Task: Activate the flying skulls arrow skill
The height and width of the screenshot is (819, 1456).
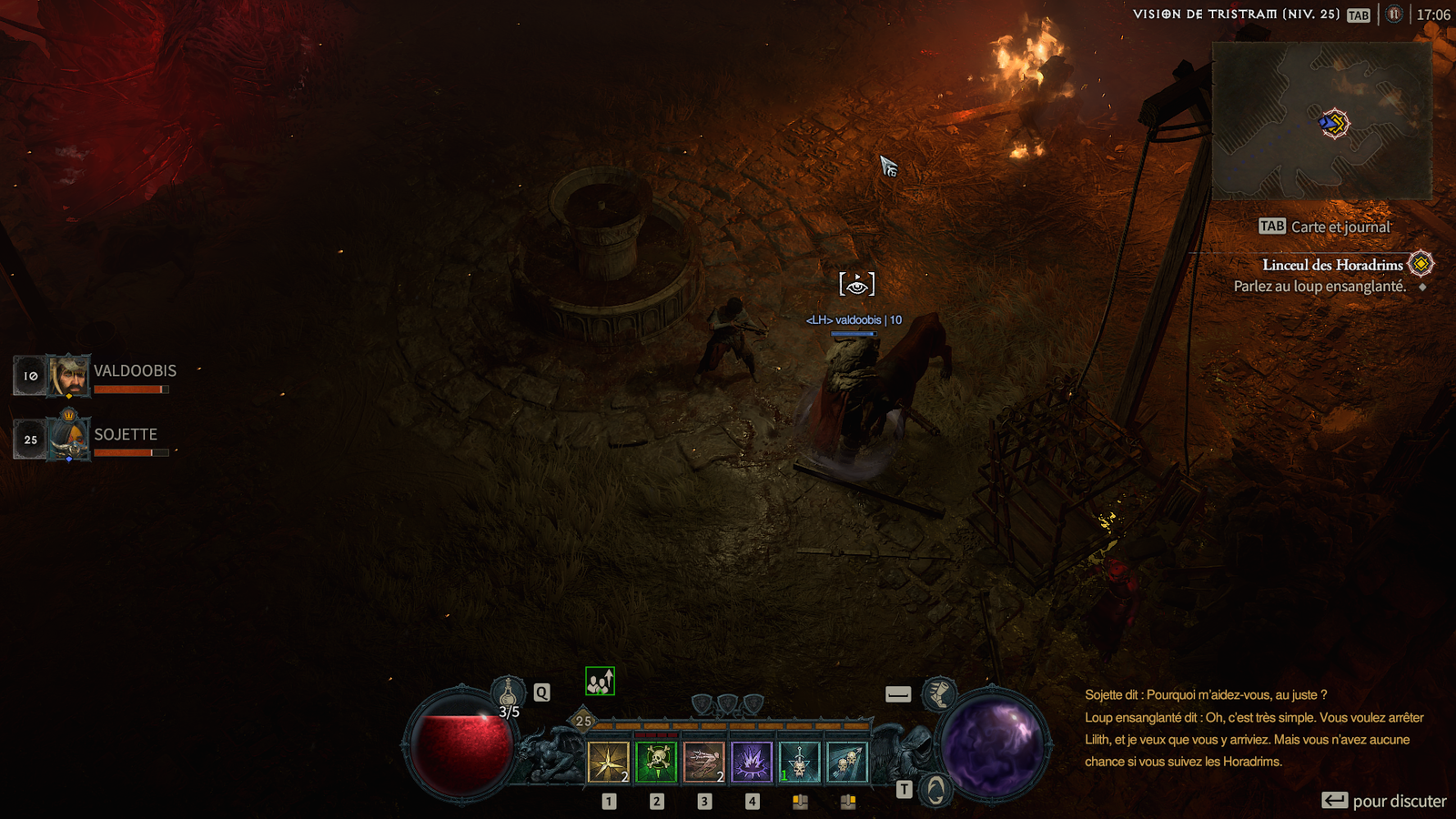Action: pyautogui.click(x=847, y=762)
